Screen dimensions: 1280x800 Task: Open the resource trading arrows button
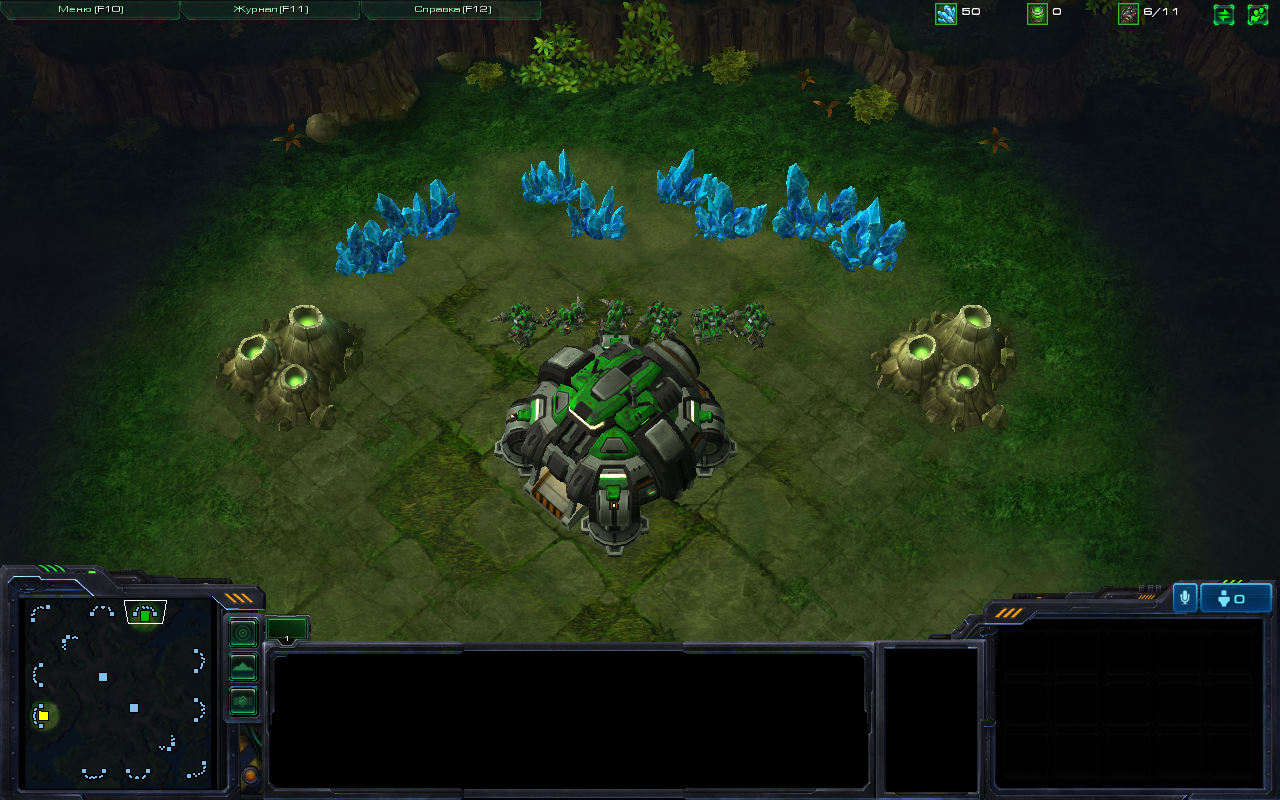point(1224,15)
